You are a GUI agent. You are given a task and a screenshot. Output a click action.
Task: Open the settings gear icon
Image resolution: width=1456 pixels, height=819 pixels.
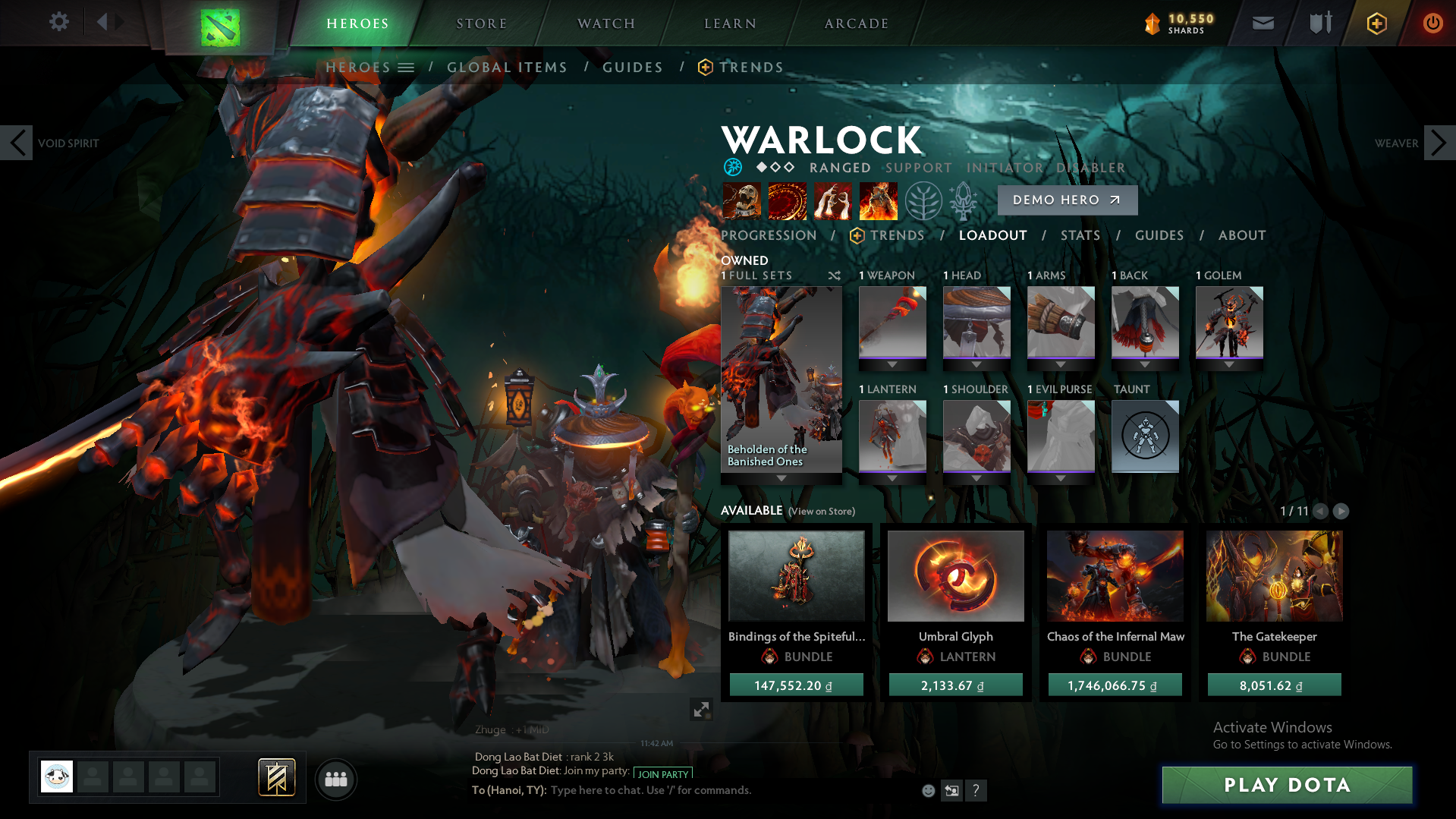58,23
